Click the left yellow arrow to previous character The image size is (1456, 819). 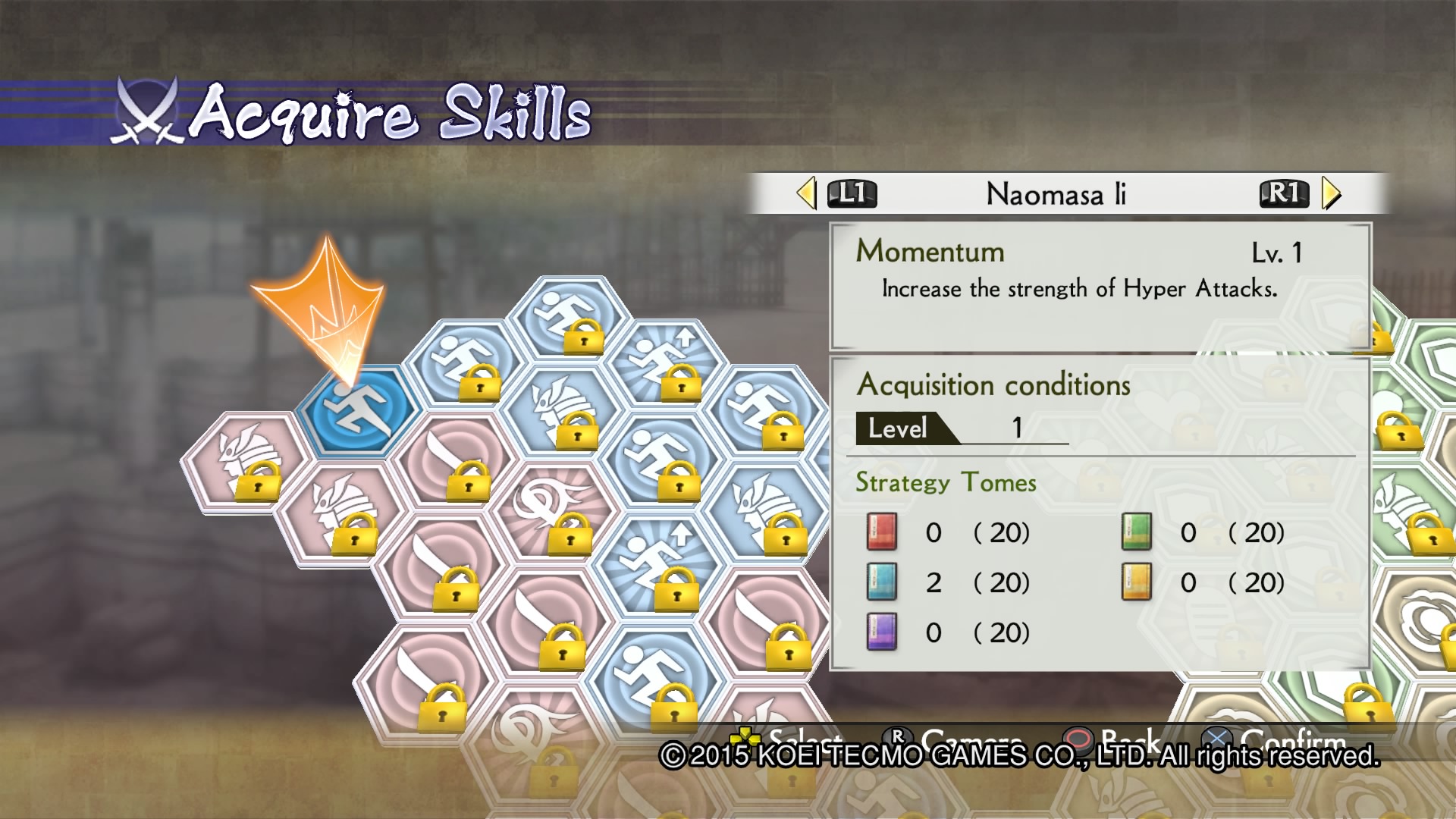[807, 194]
